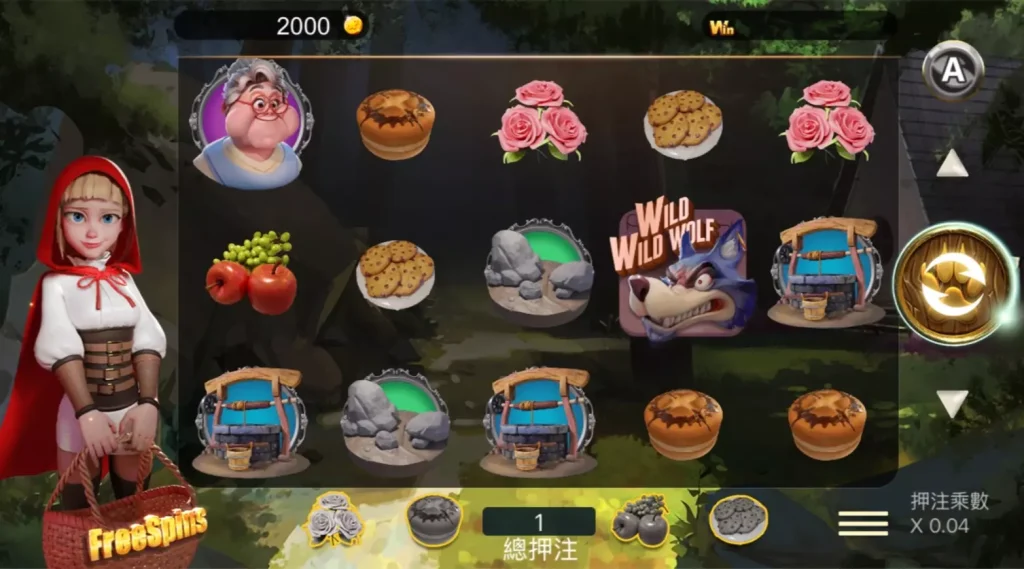Open the three-line hamburger menu
Image resolution: width=1024 pixels, height=569 pixels.
863,523
